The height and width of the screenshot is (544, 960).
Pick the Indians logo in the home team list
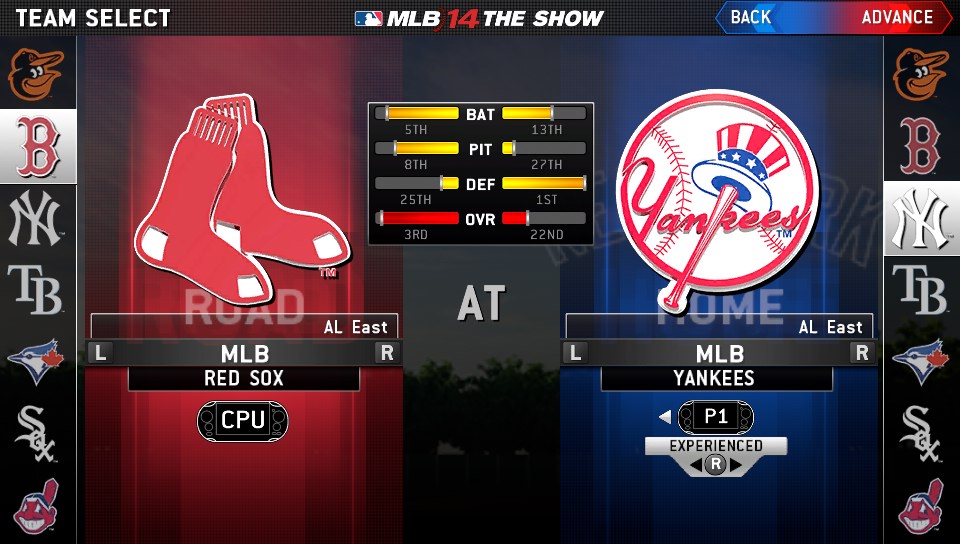pyautogui.click(x=921, y=505)
